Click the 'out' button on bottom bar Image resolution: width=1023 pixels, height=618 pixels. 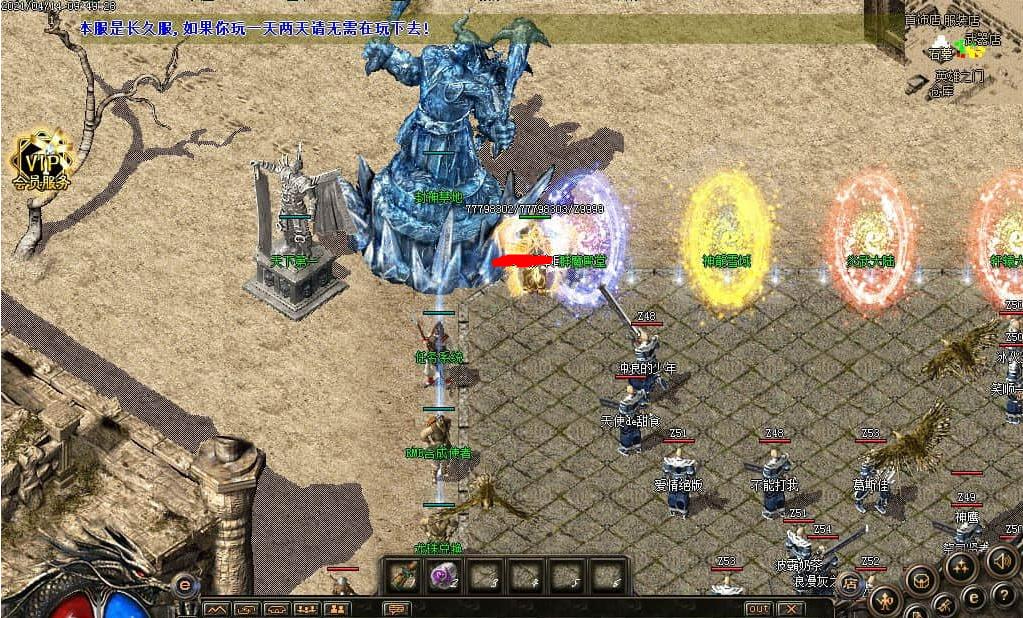tap(759, 608)
